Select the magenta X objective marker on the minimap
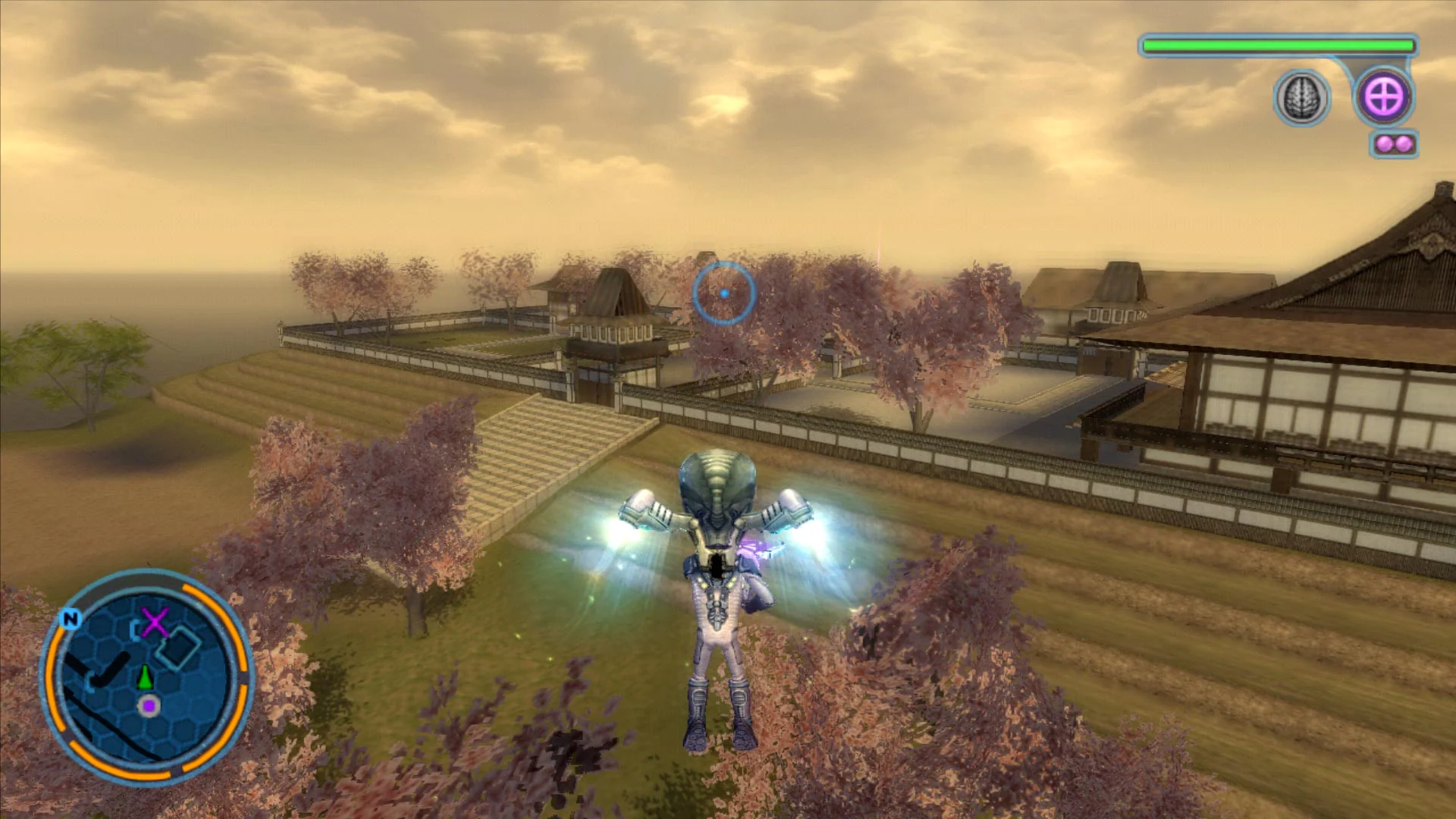Viewport: 1456px width, 819px height. click(155, 623)
